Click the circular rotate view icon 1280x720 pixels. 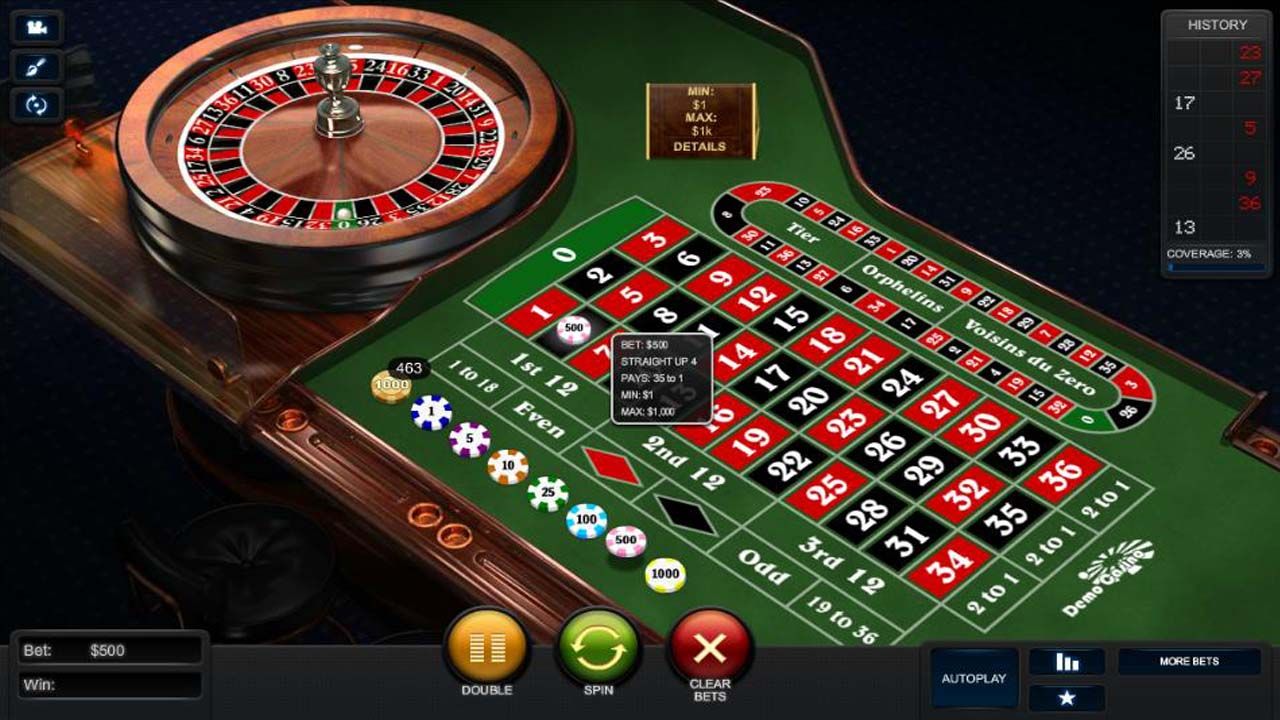(x=38, y=105)
